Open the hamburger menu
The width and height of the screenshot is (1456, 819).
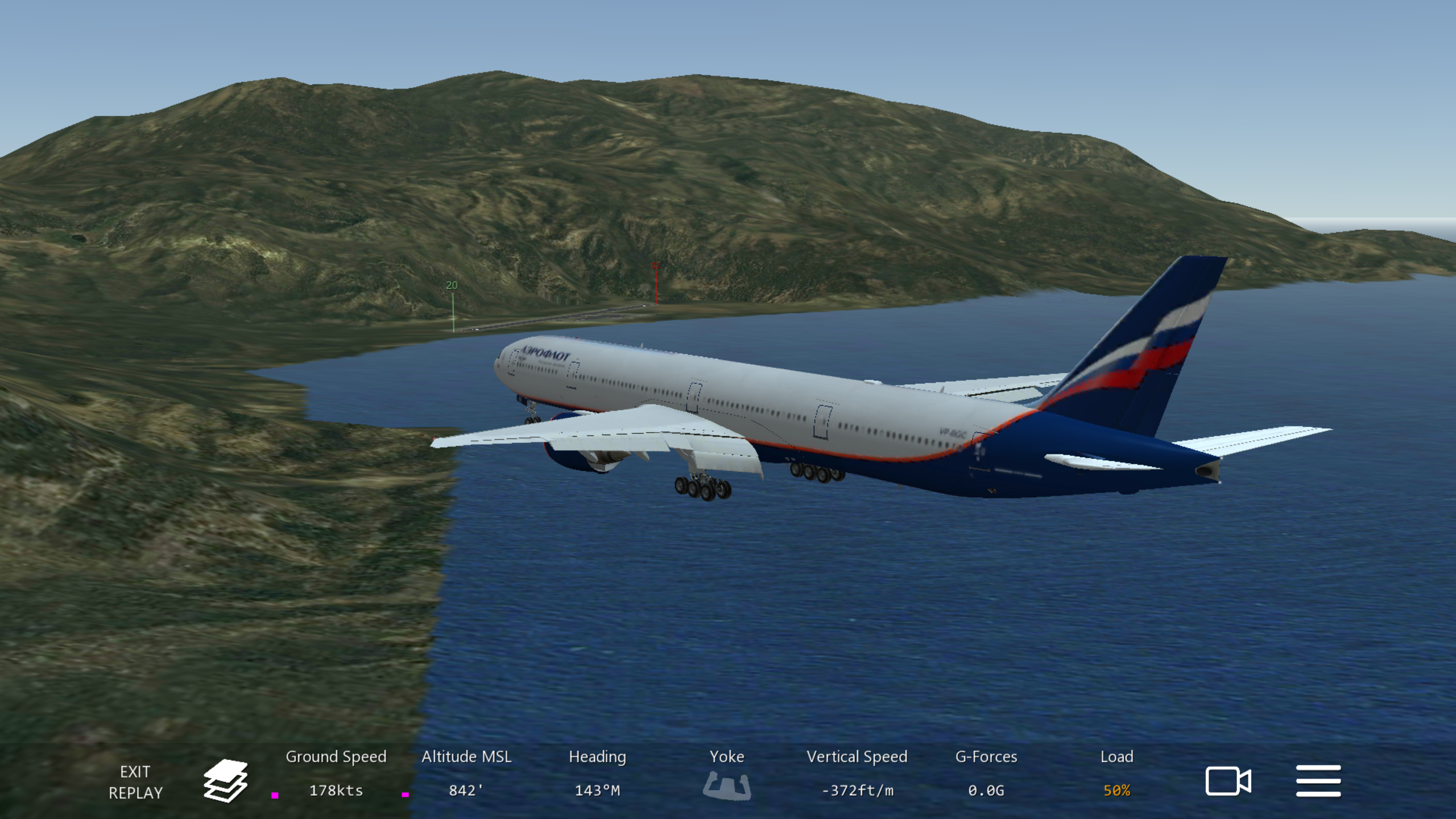pyautogui.click(x=1318, y=781)
